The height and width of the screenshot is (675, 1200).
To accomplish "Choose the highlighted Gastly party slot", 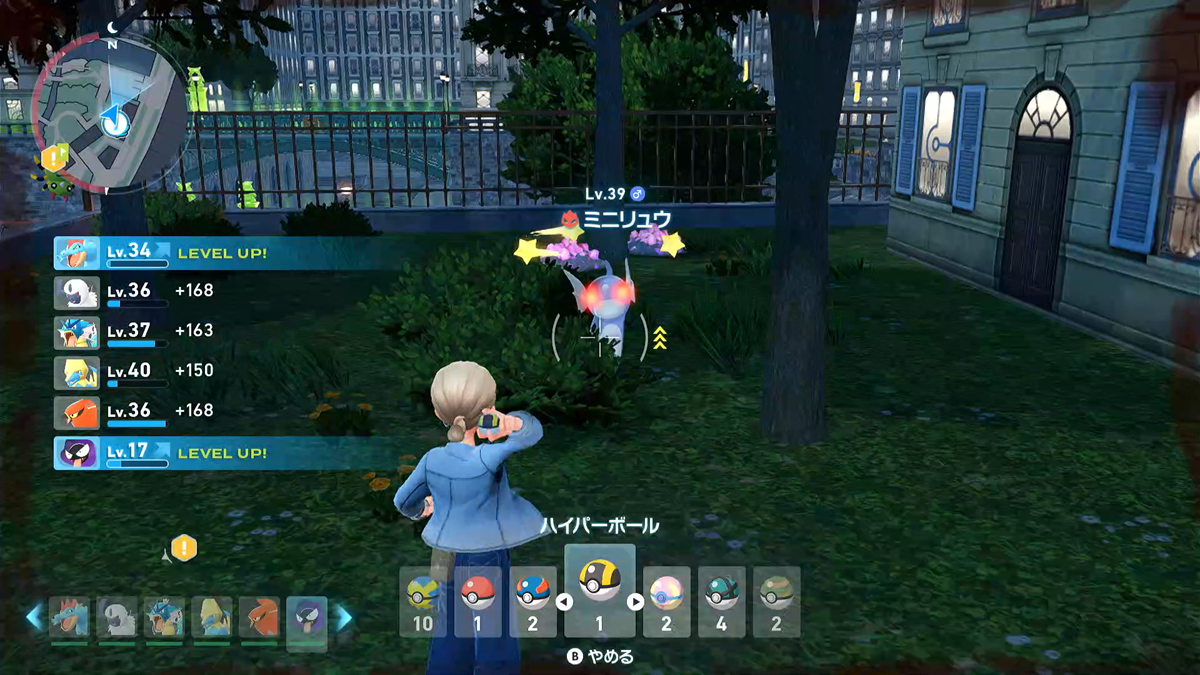I will tap(307, 618).
